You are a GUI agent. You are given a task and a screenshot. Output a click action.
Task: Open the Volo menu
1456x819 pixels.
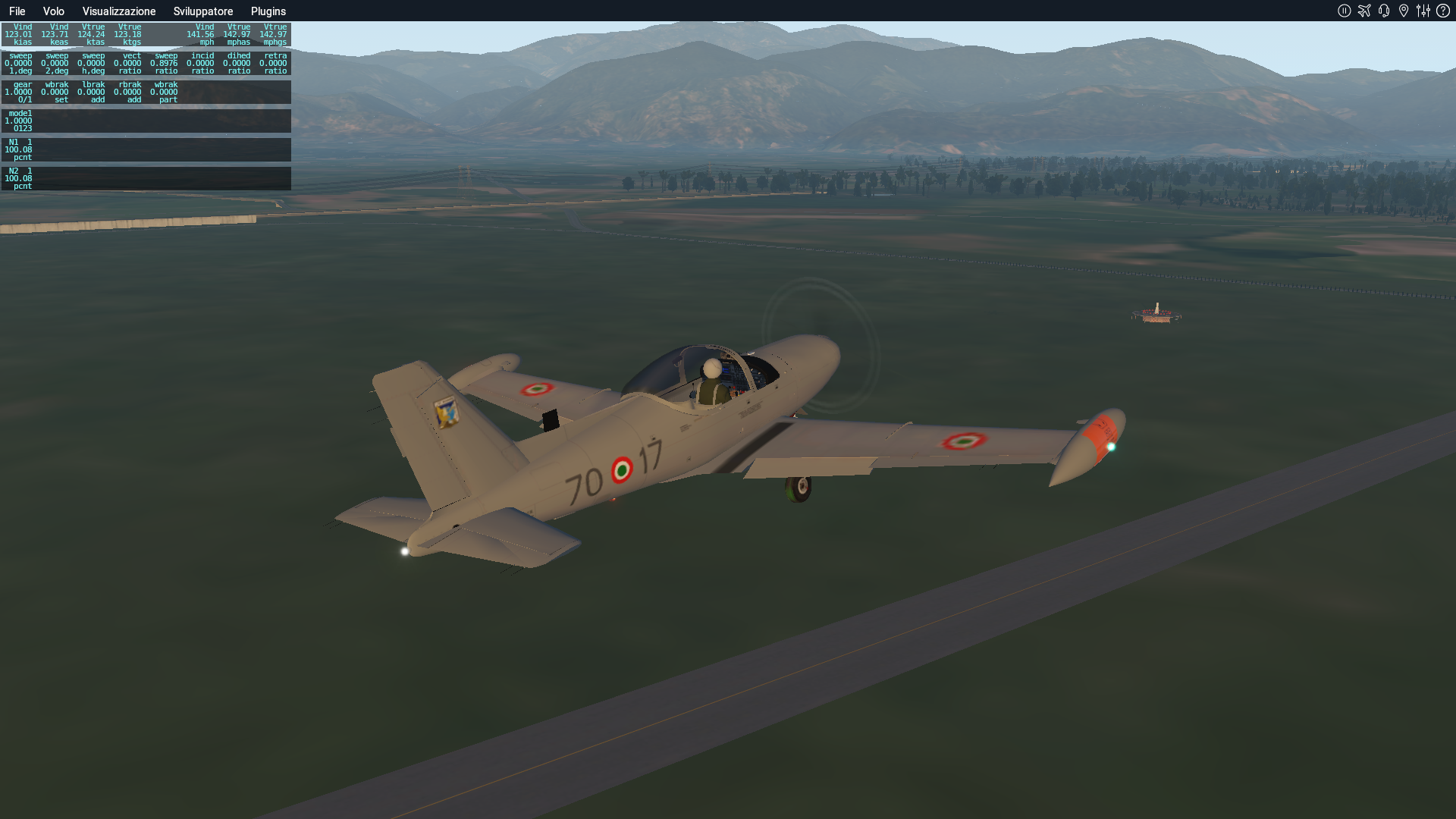pos(53,11)
